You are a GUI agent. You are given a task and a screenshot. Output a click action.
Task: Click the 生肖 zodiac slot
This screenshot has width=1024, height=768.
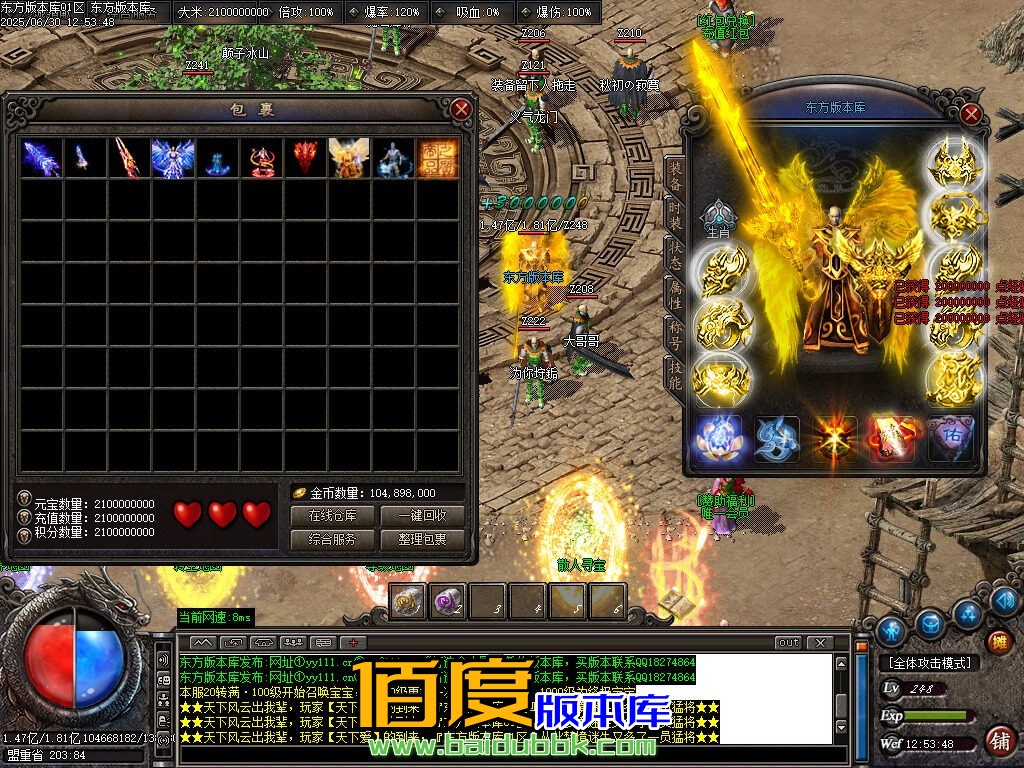717,216
